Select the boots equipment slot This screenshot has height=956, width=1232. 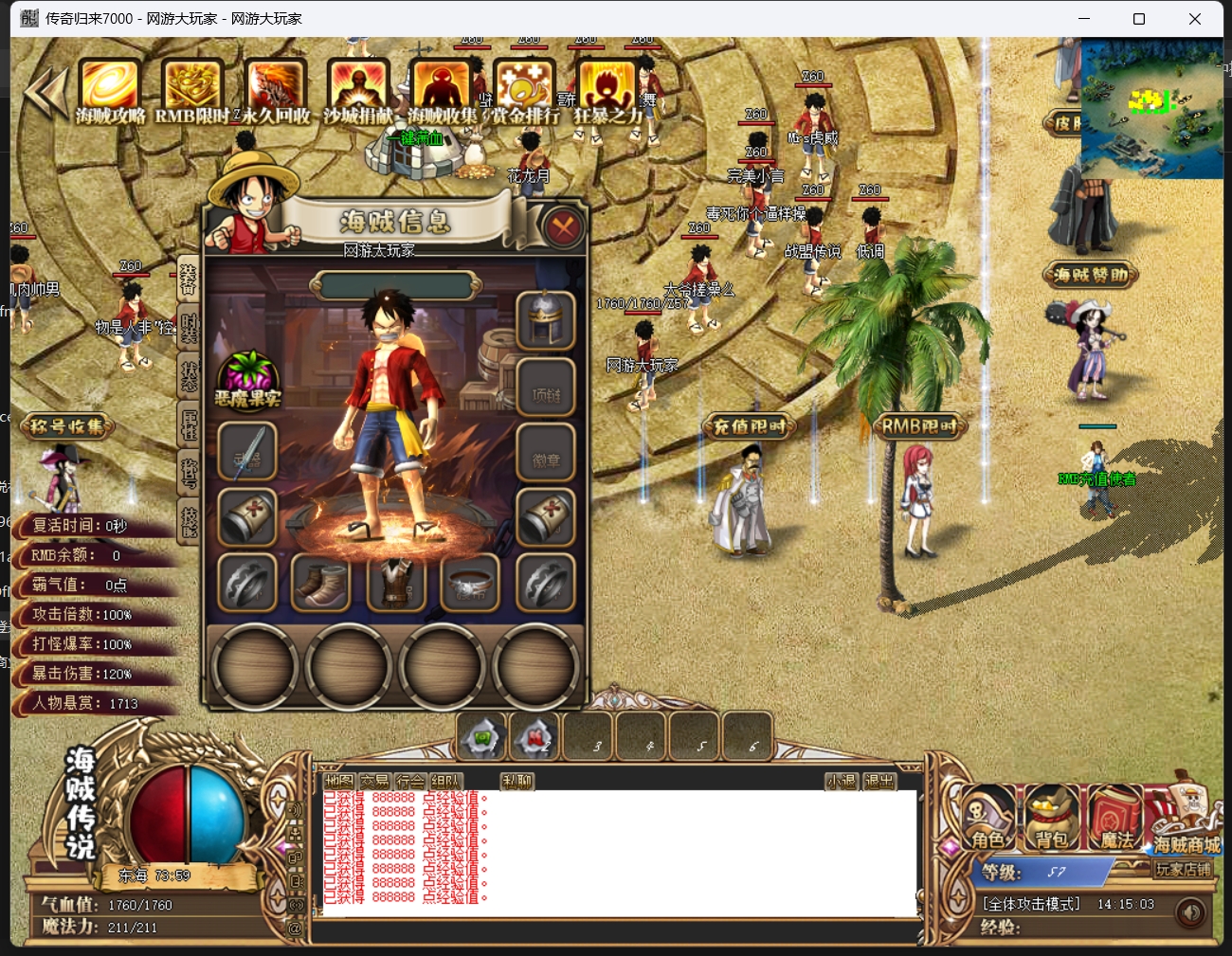(320, 583)
